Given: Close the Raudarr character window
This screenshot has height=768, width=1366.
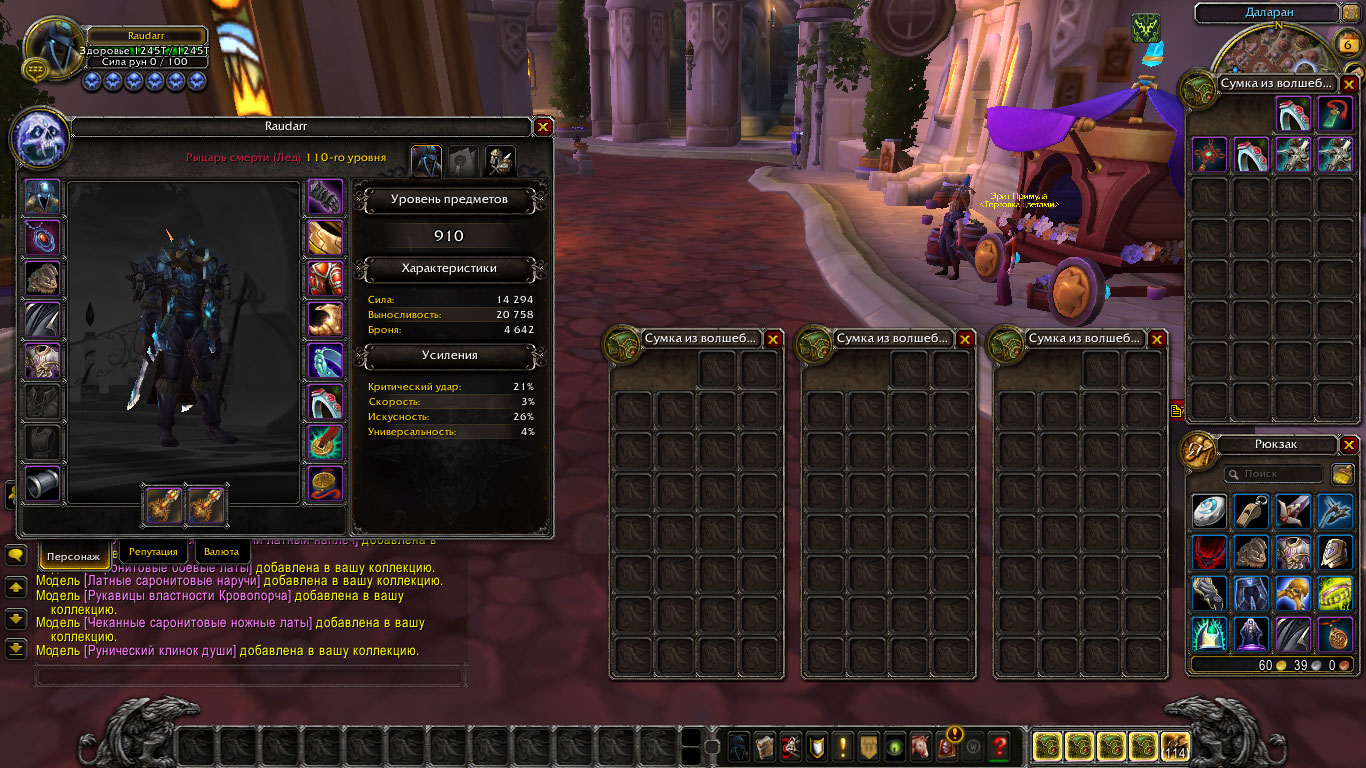Looking at the screenshot, I should click(543, 127).
